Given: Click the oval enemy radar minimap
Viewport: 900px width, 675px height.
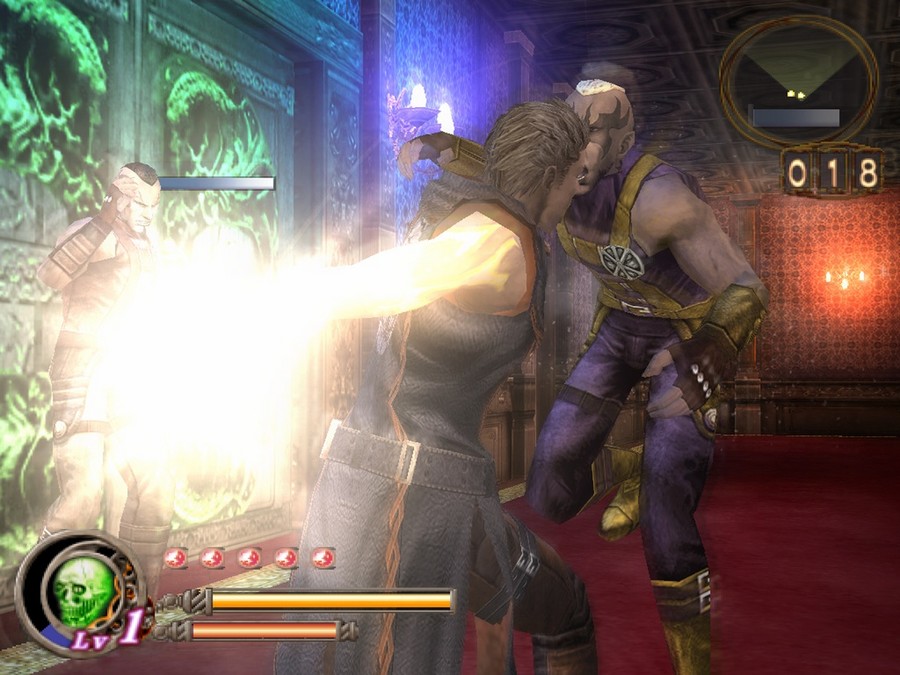Looking at the screenshot, I should (798, 82).
